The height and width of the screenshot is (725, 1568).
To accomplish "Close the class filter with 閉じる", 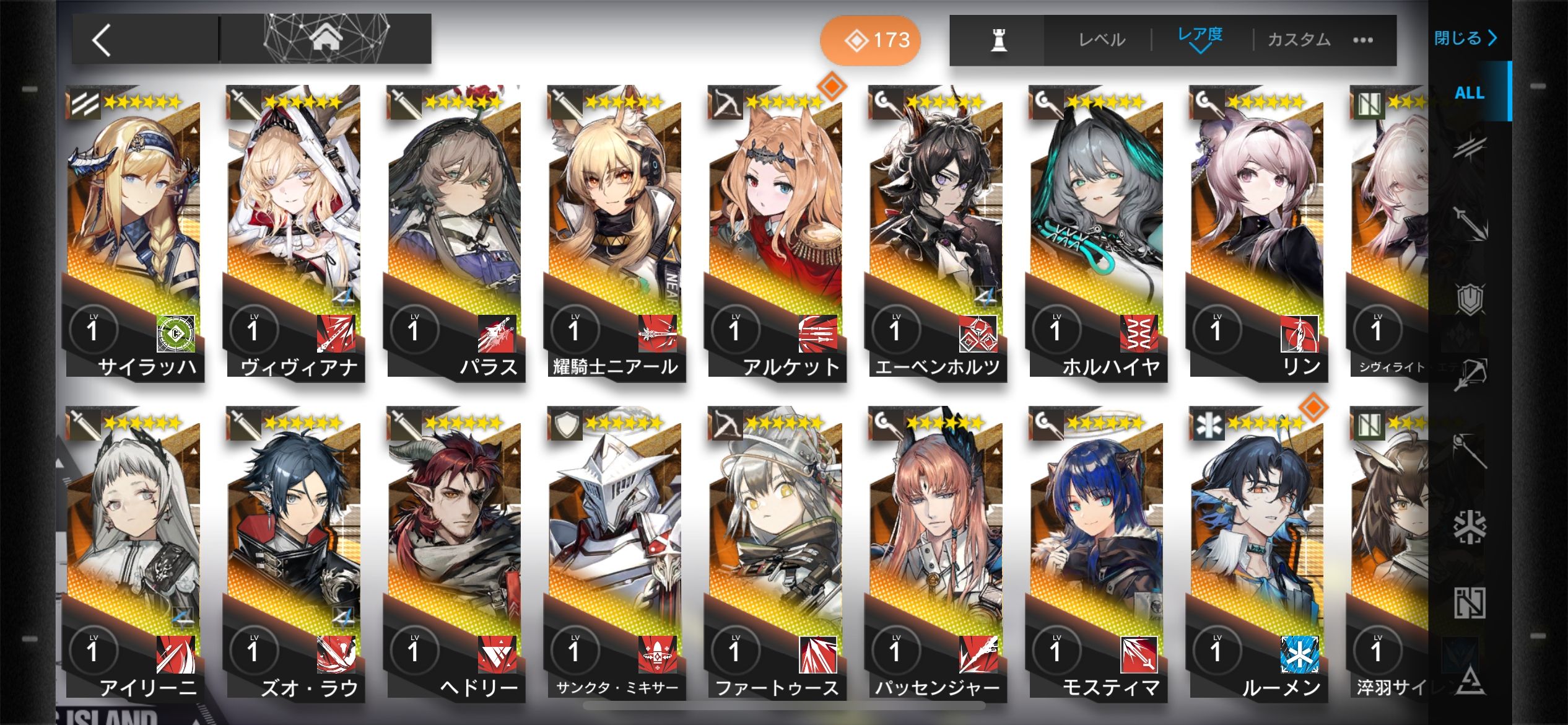I will (x=1465, y=38).
